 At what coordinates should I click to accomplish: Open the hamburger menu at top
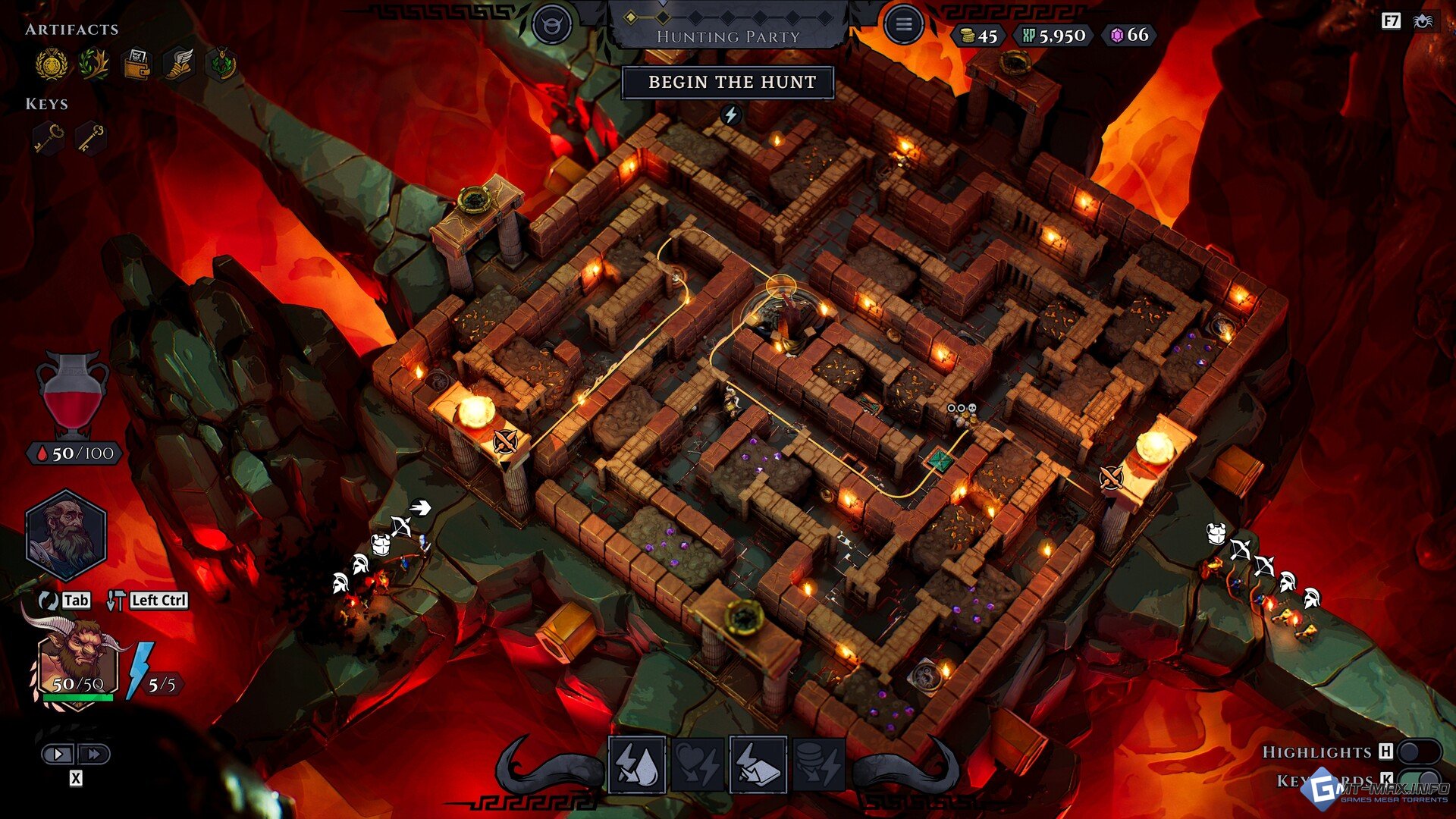point(903,25)
